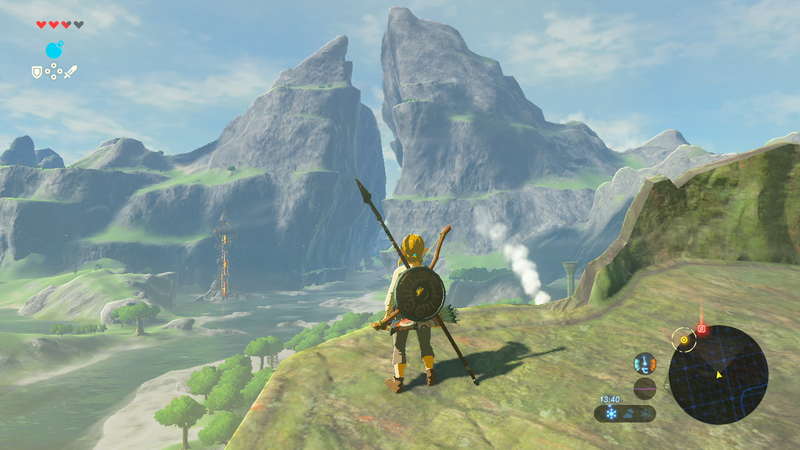Click the temperature gauge icon
This screenshot has height=450, width=800.
point(645,364)
